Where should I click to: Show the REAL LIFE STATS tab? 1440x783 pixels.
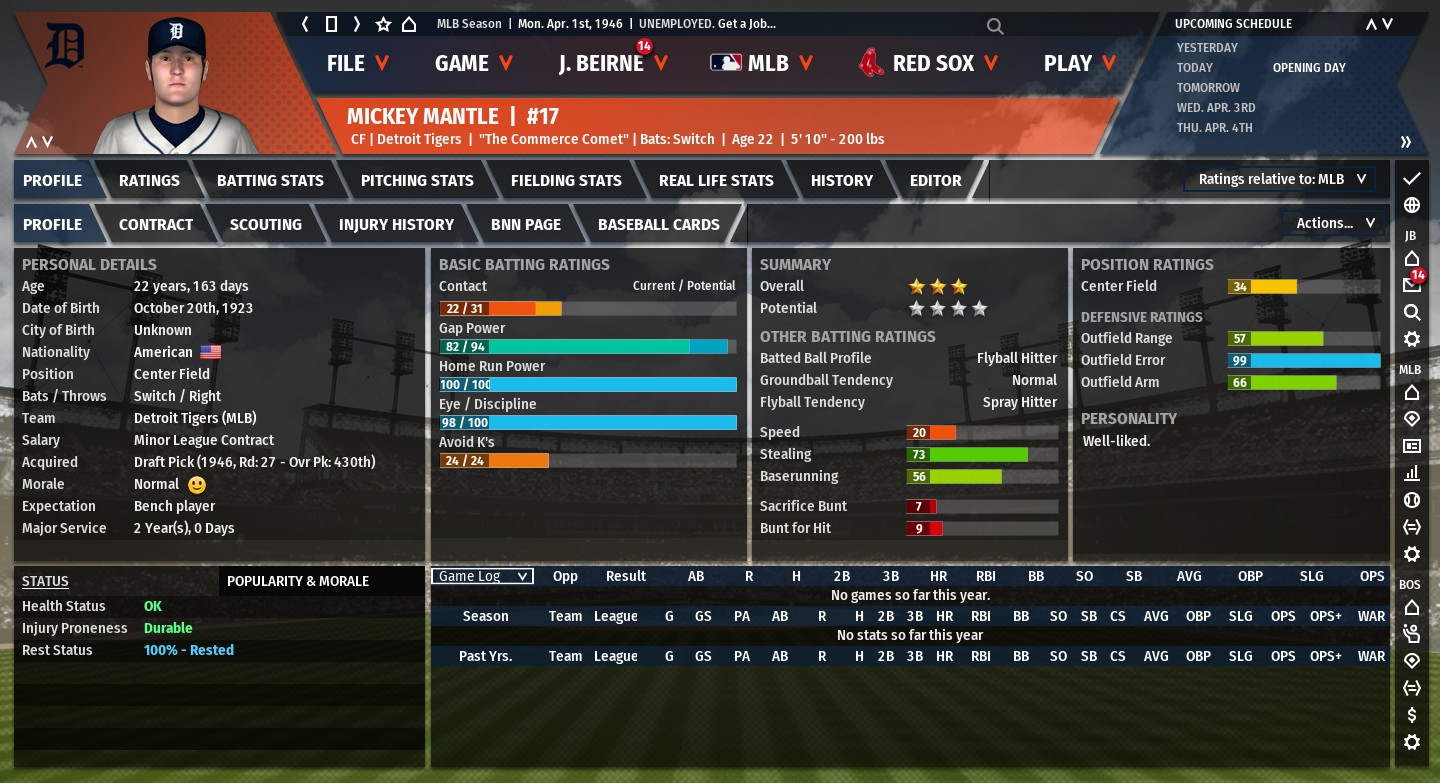[716, 181]
